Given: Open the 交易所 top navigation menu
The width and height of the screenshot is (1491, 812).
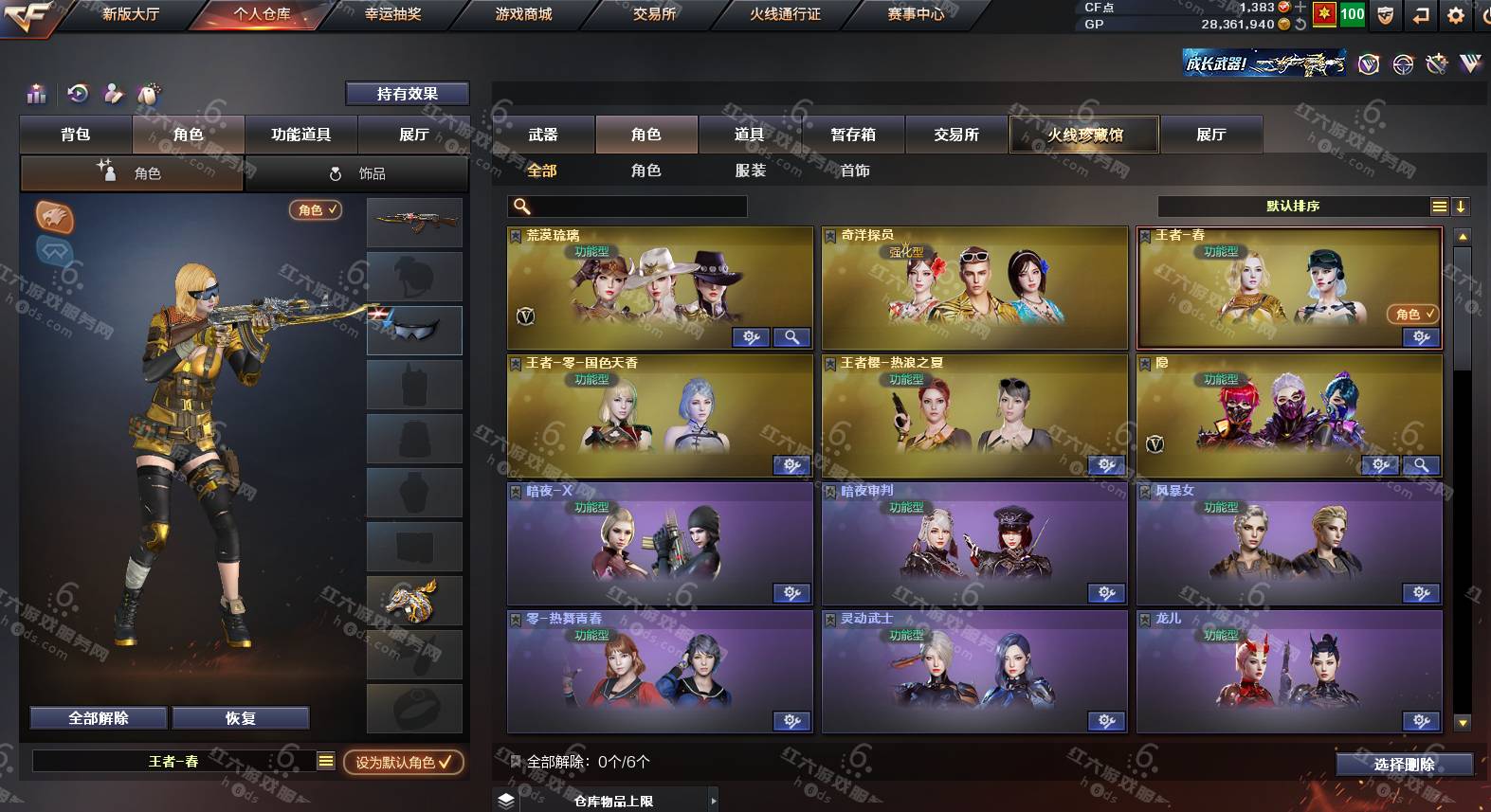Looking at the screenshot, I should pos(654,14).
